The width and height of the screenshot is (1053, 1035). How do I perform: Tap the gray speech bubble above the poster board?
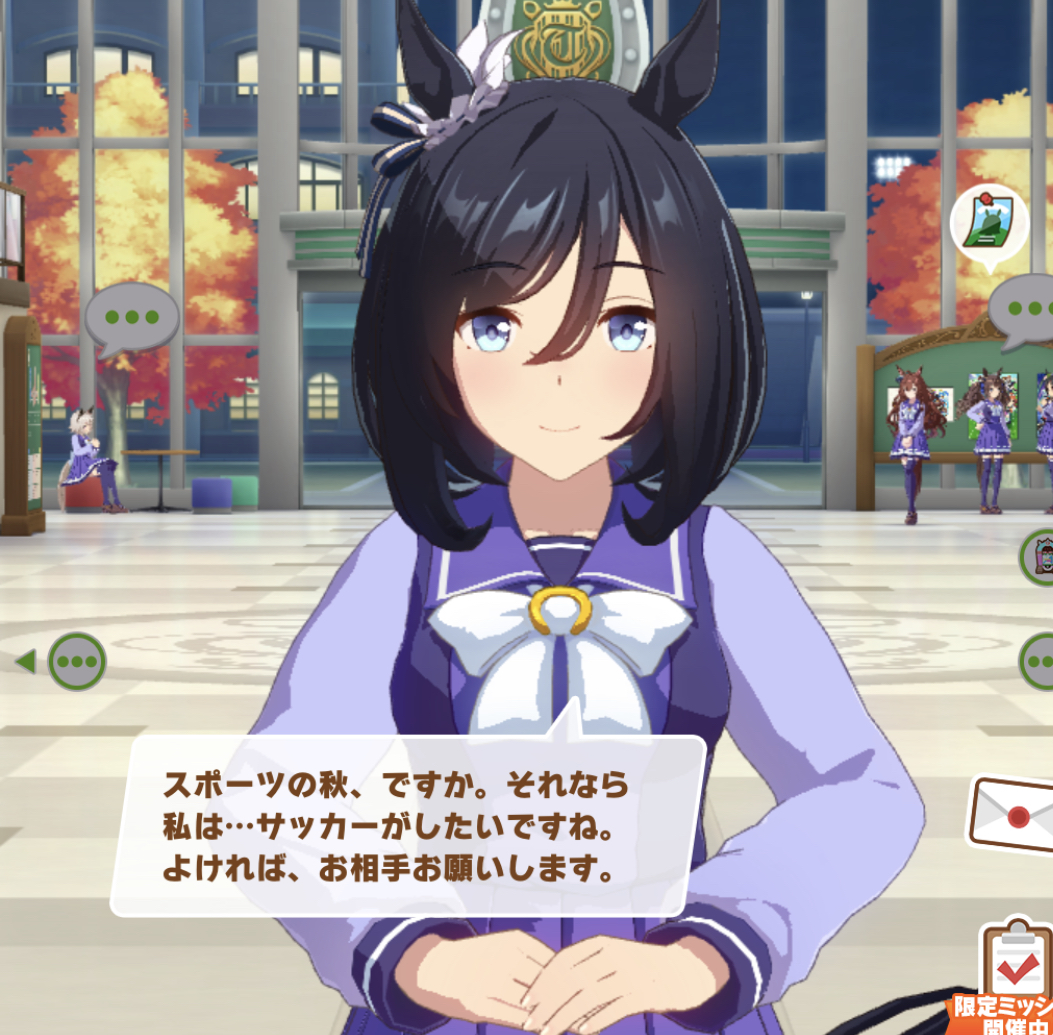(1025, 310)
